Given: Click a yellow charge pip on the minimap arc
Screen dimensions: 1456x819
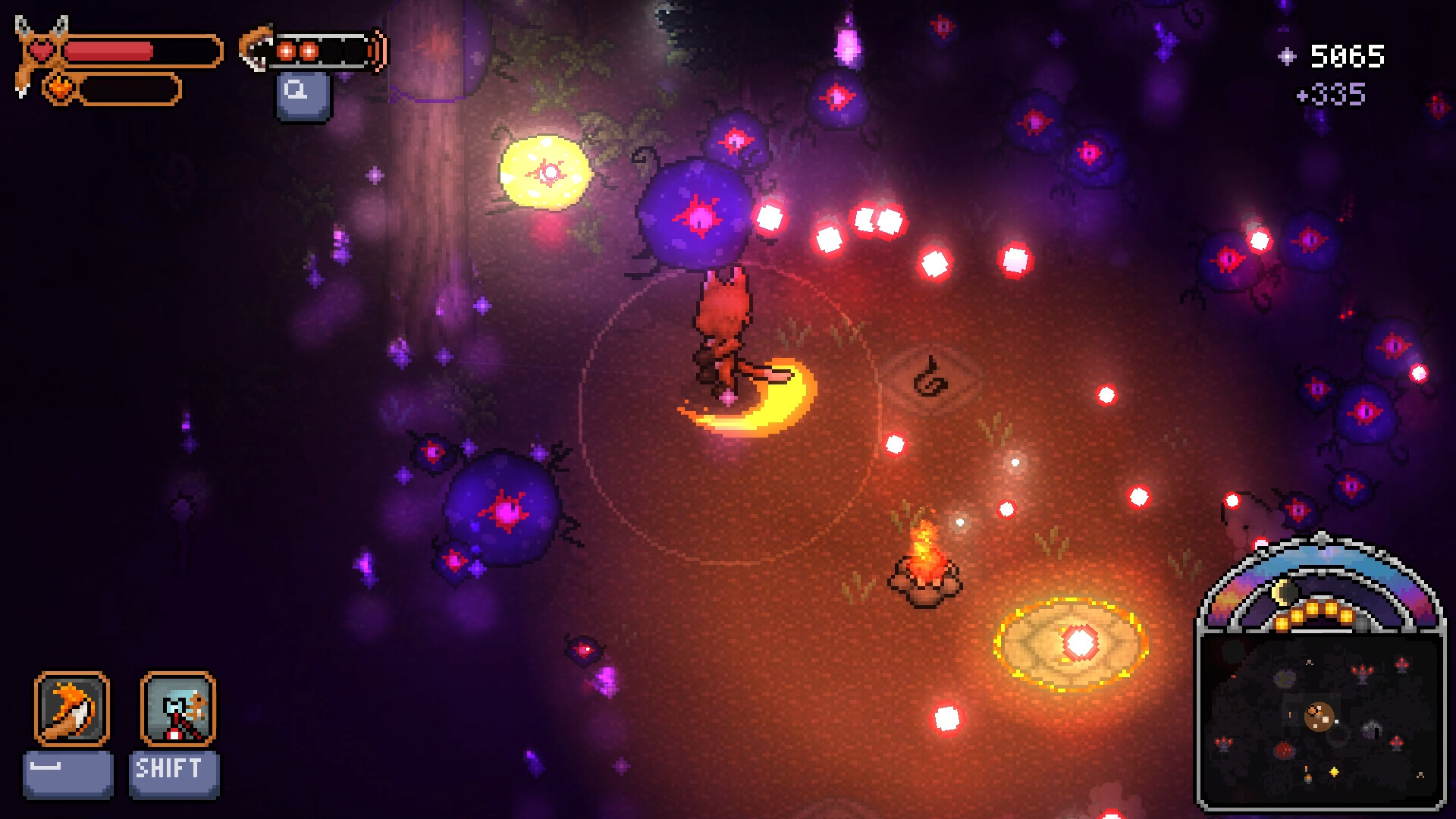Looking at the screenshot, I should (1313, 608).
